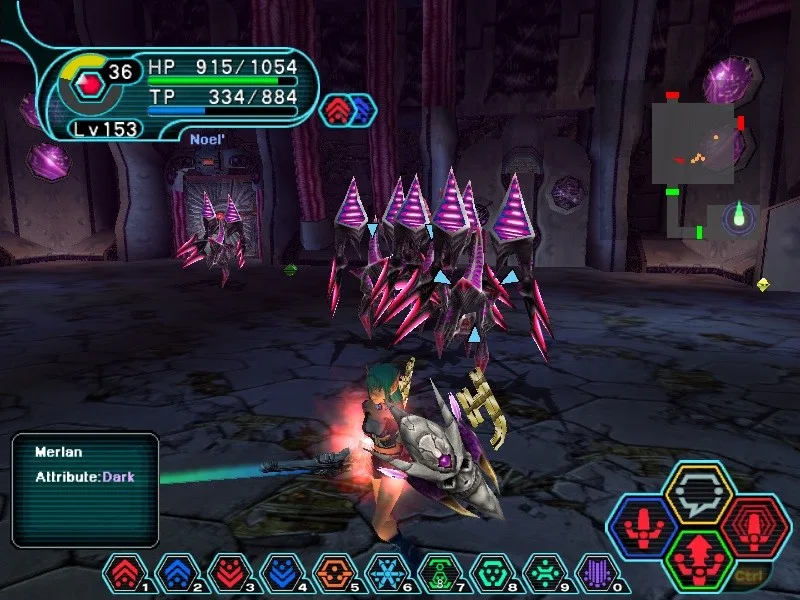Select the Merlan target info panel
Screen dimensions: 800x600
[85, 489]
